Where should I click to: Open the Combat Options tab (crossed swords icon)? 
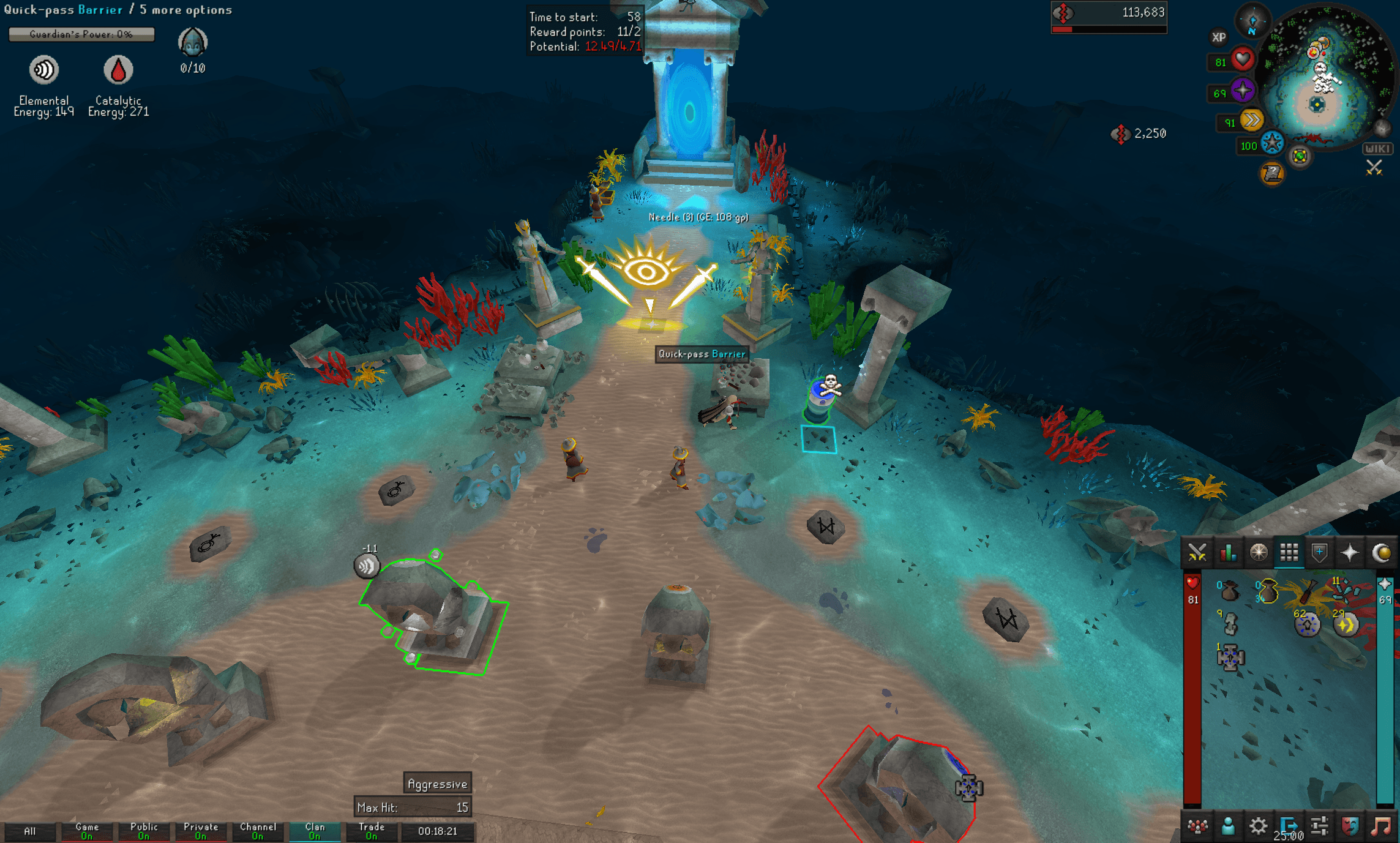tap(1197, 553)
